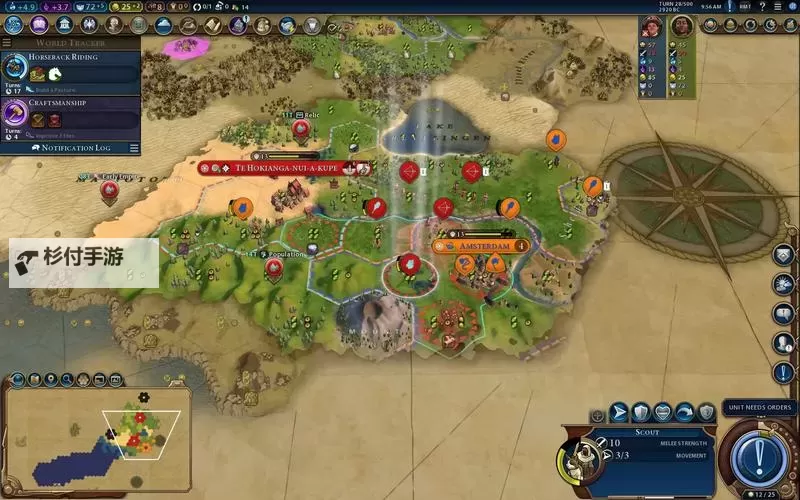Image resolution: width=800 pixels, height=500 pixels.
Task: Open the Notification Log
Action: [x=70, y=147]
